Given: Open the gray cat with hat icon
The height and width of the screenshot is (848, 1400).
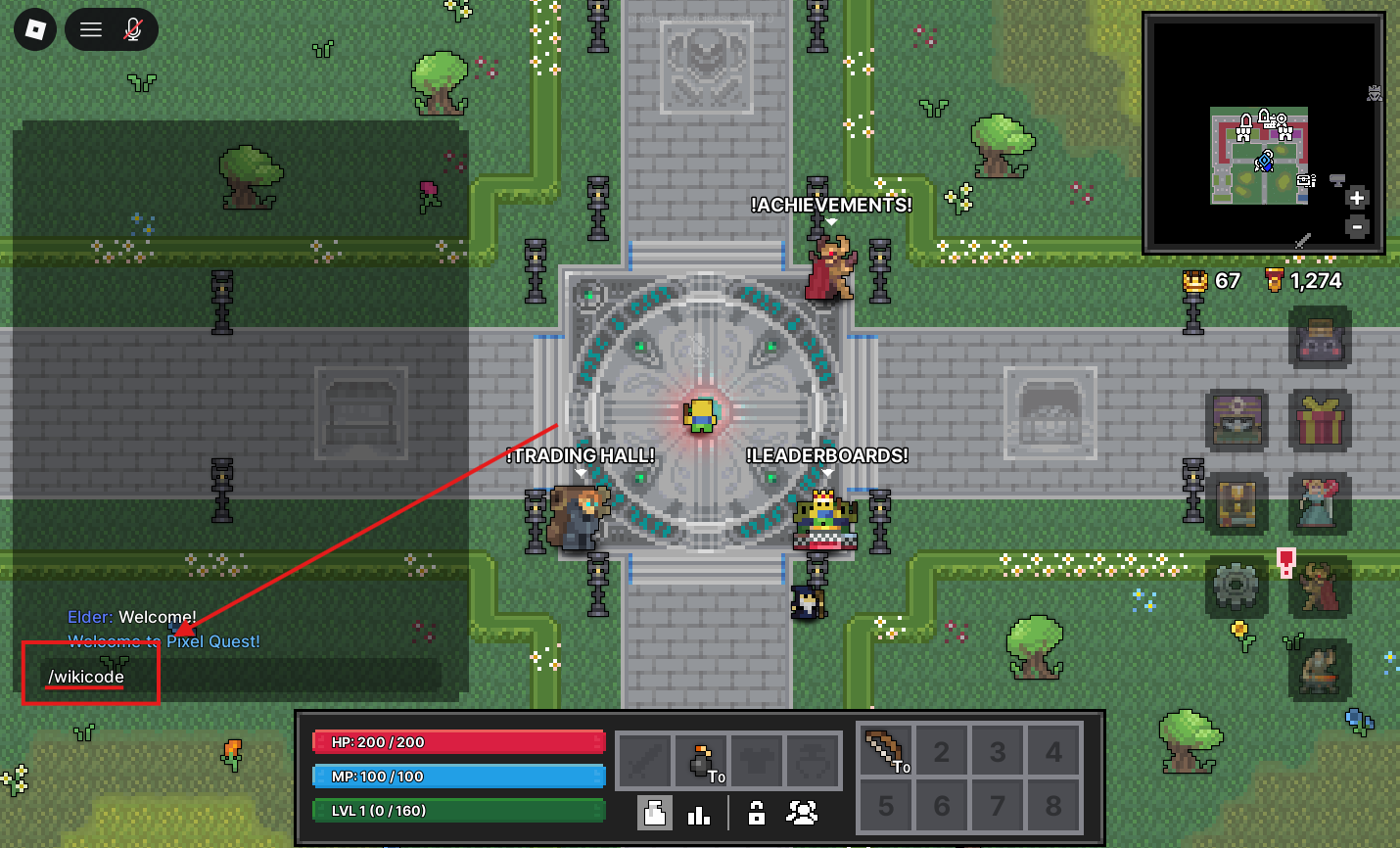Looking at the screenshot, I should coord(1319,337).
